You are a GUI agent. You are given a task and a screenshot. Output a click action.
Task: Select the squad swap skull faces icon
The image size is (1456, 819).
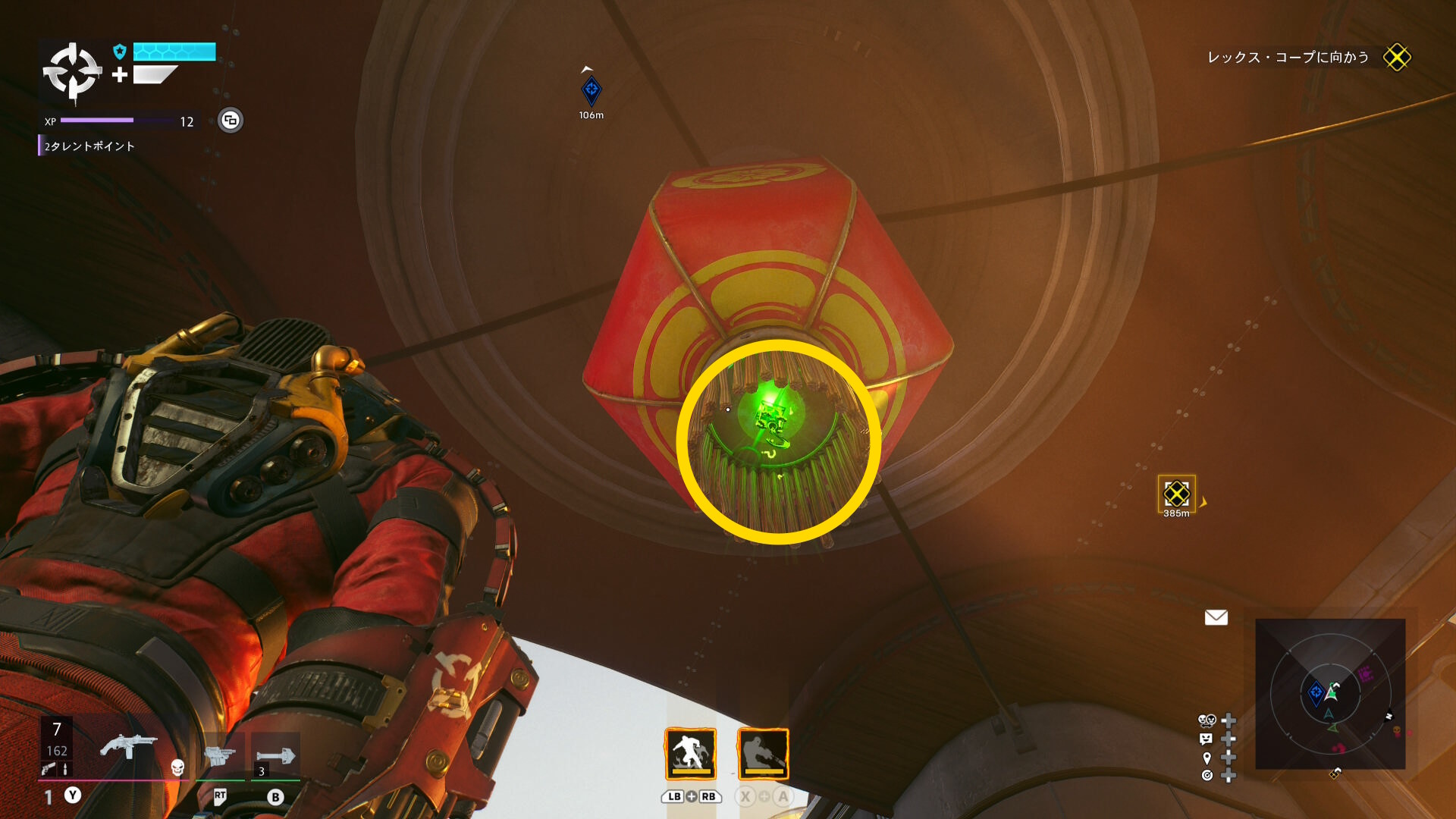1207,720
